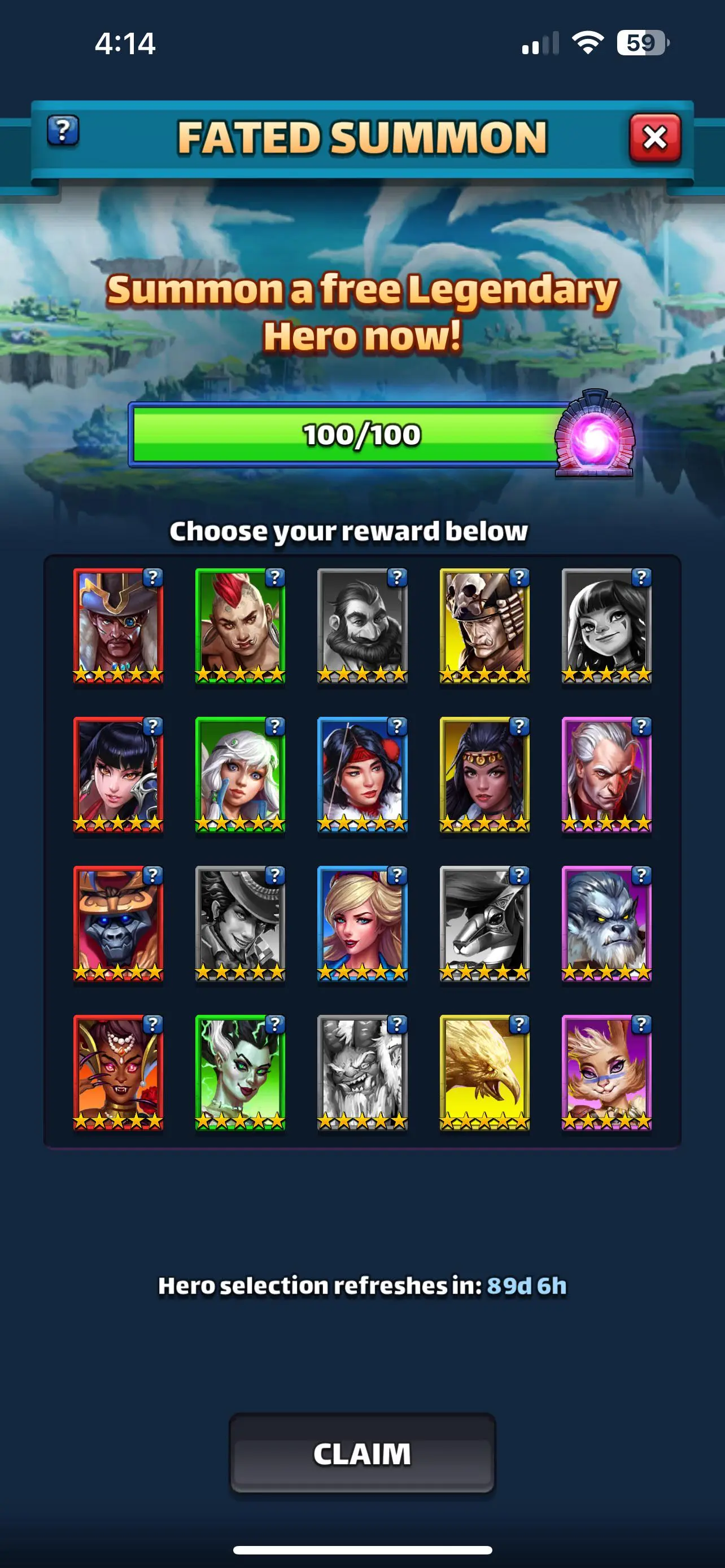
Task: Open info on the red pirate hero card
Action: click(x=154, y=577)
